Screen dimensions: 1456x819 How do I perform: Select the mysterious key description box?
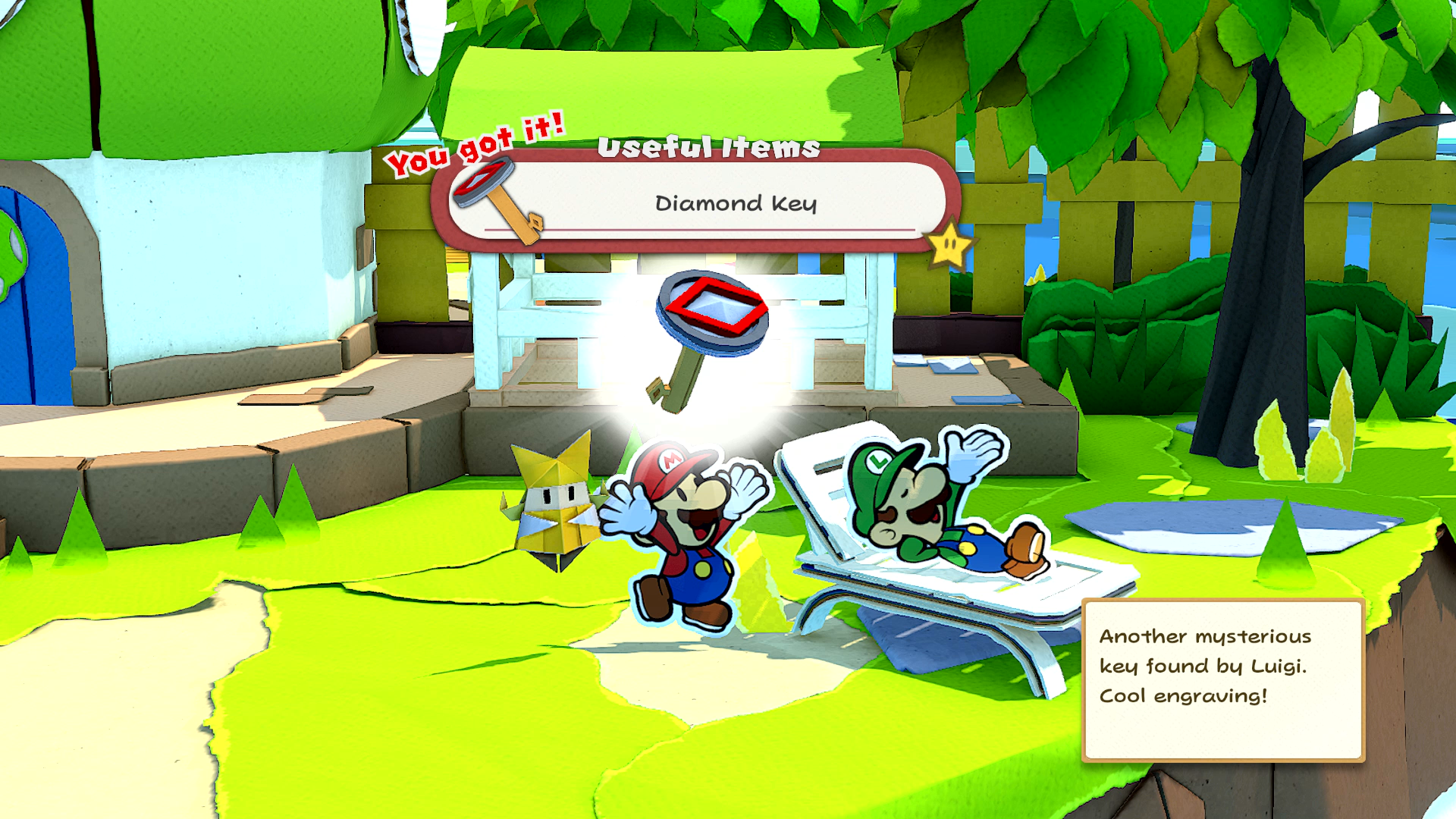coord(1222,679)
